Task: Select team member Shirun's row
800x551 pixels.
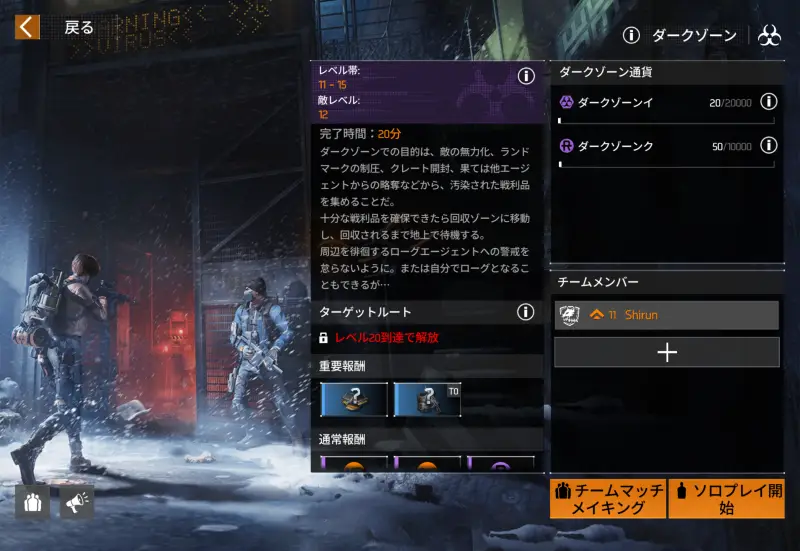Action: [x=666, y=315]
